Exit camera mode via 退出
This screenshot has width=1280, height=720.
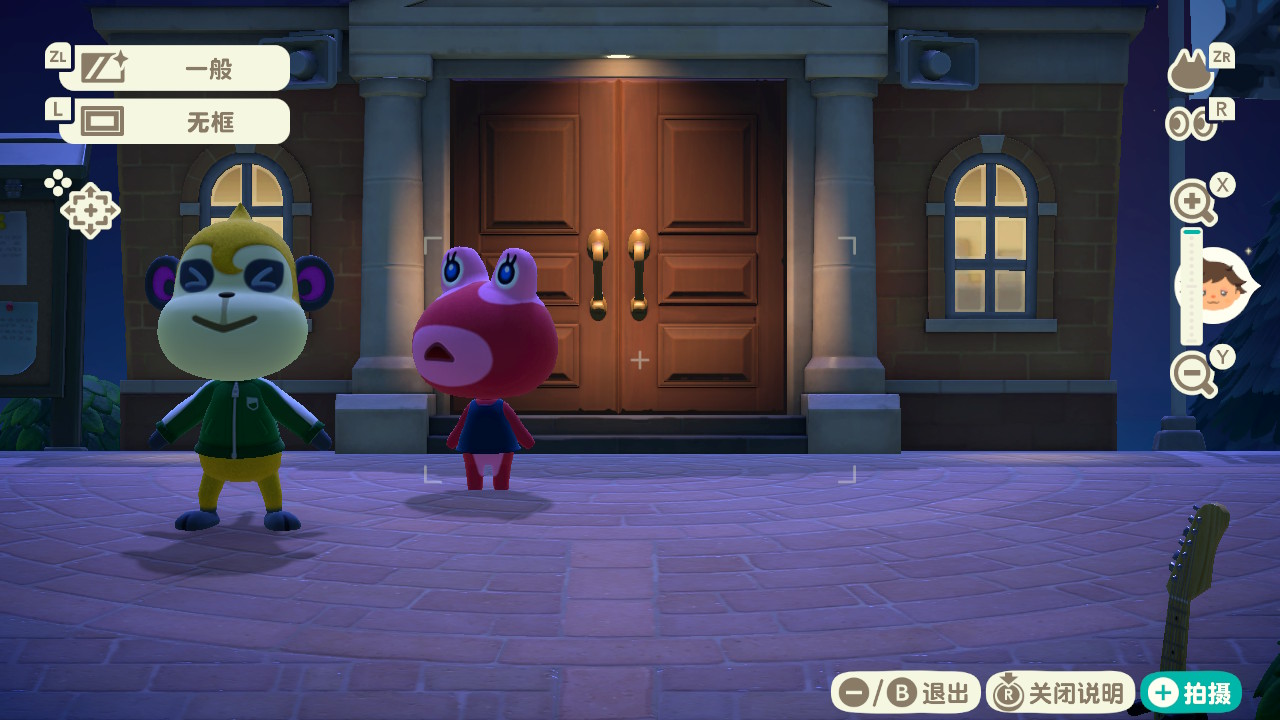(x=905, y=692)
